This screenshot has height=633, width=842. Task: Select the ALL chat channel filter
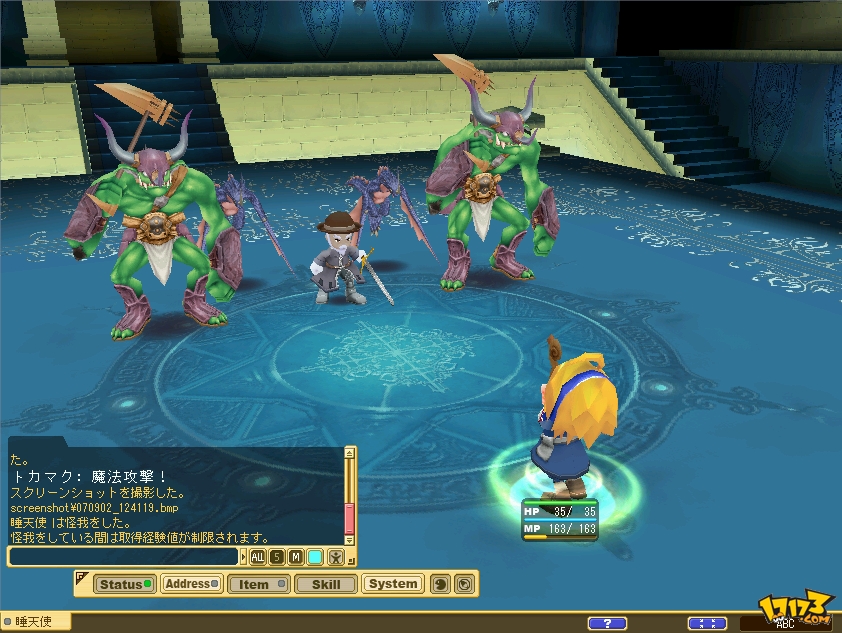coord(258,557)
